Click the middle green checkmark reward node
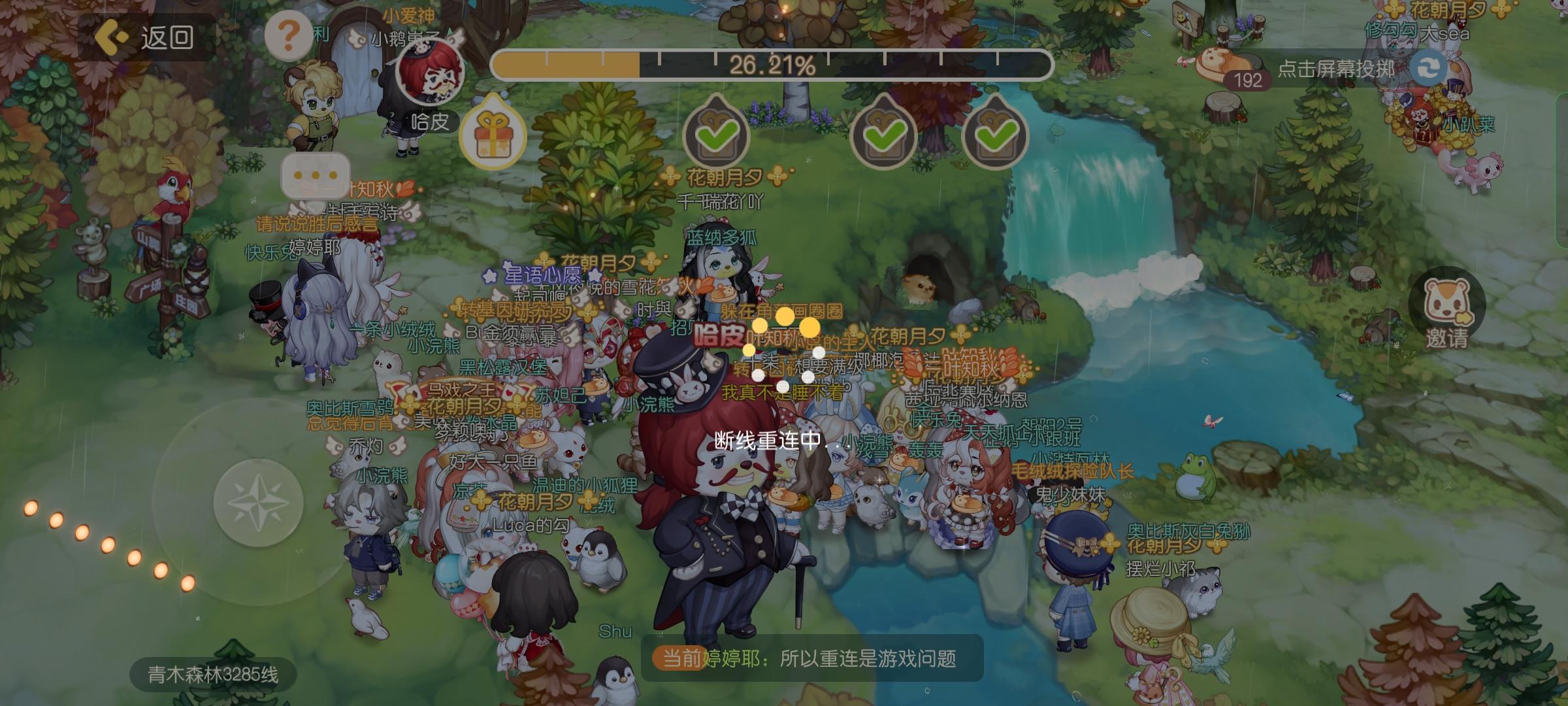1568x706 pixels. (883, 132)
